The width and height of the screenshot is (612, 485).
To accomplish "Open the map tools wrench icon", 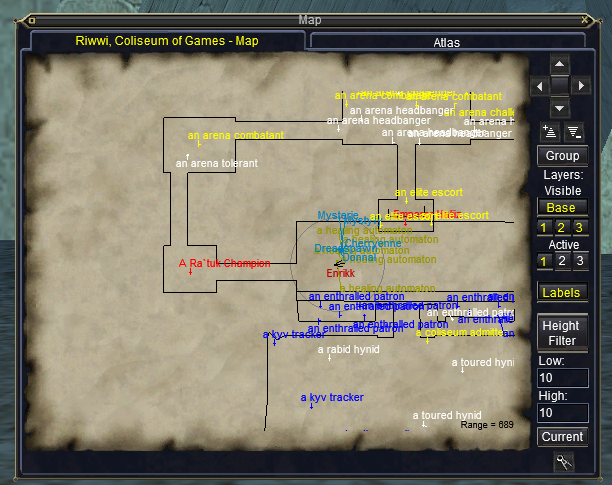I will pos(563,461).
